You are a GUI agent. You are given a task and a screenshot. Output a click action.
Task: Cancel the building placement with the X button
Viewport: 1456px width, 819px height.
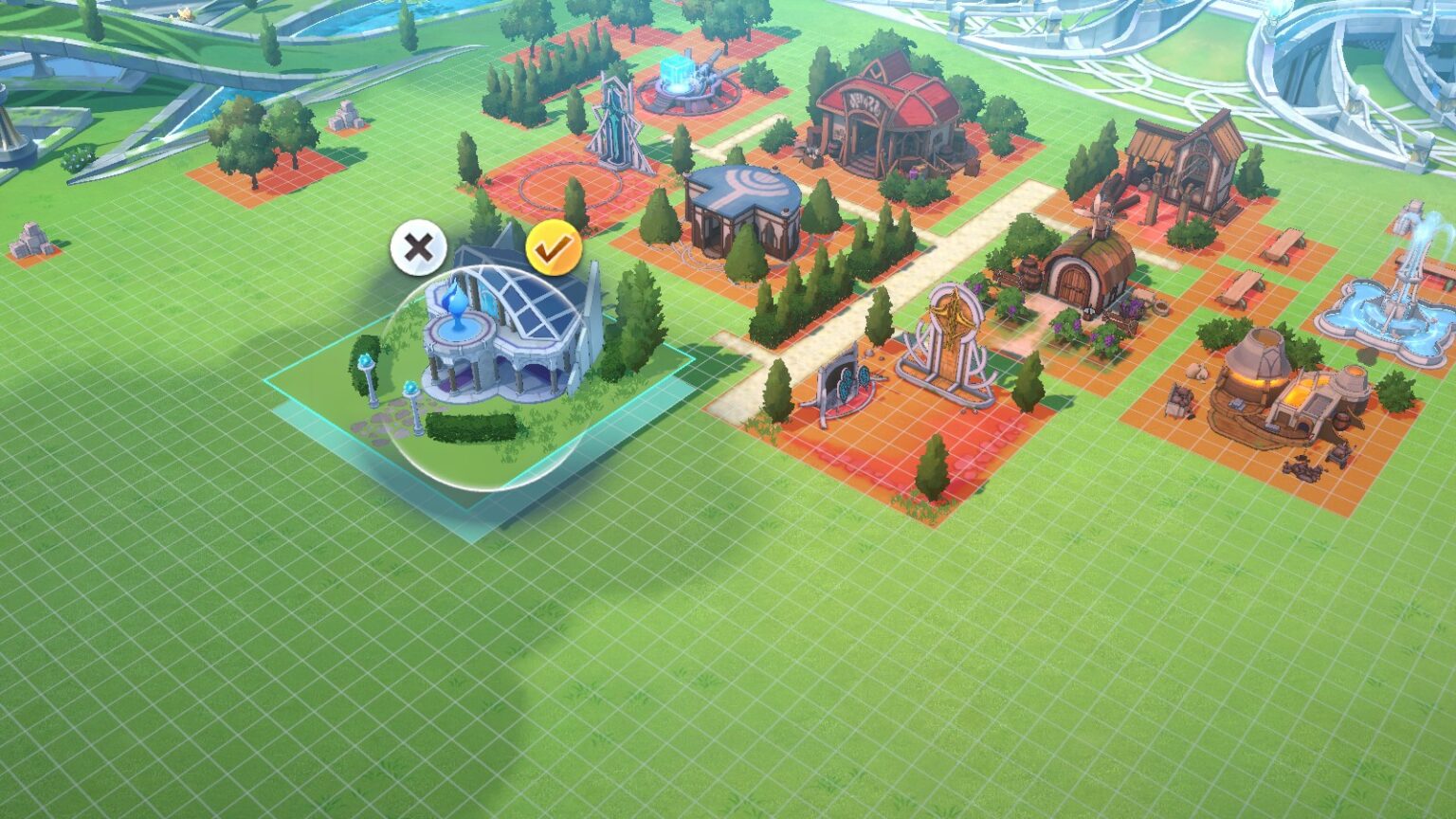418,248
